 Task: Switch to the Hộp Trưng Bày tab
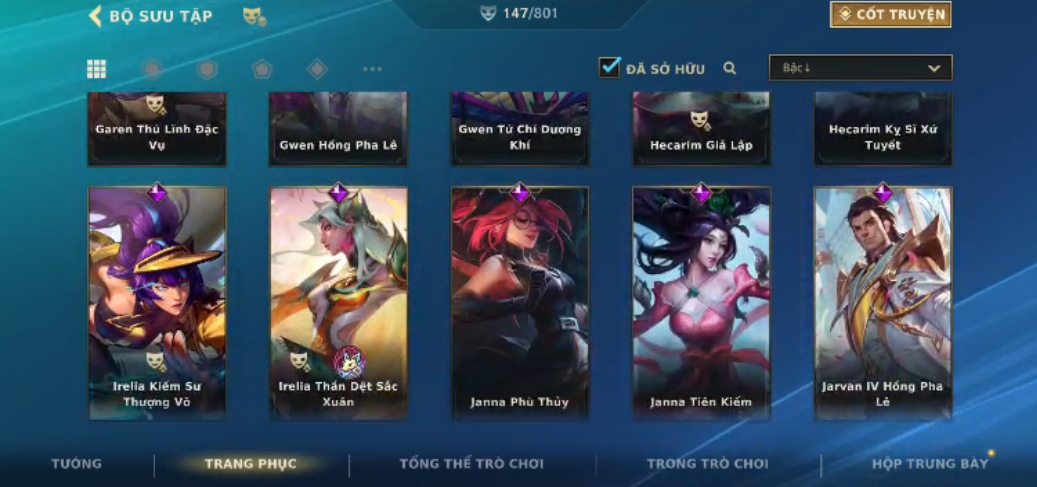click(x=929, y=464)
